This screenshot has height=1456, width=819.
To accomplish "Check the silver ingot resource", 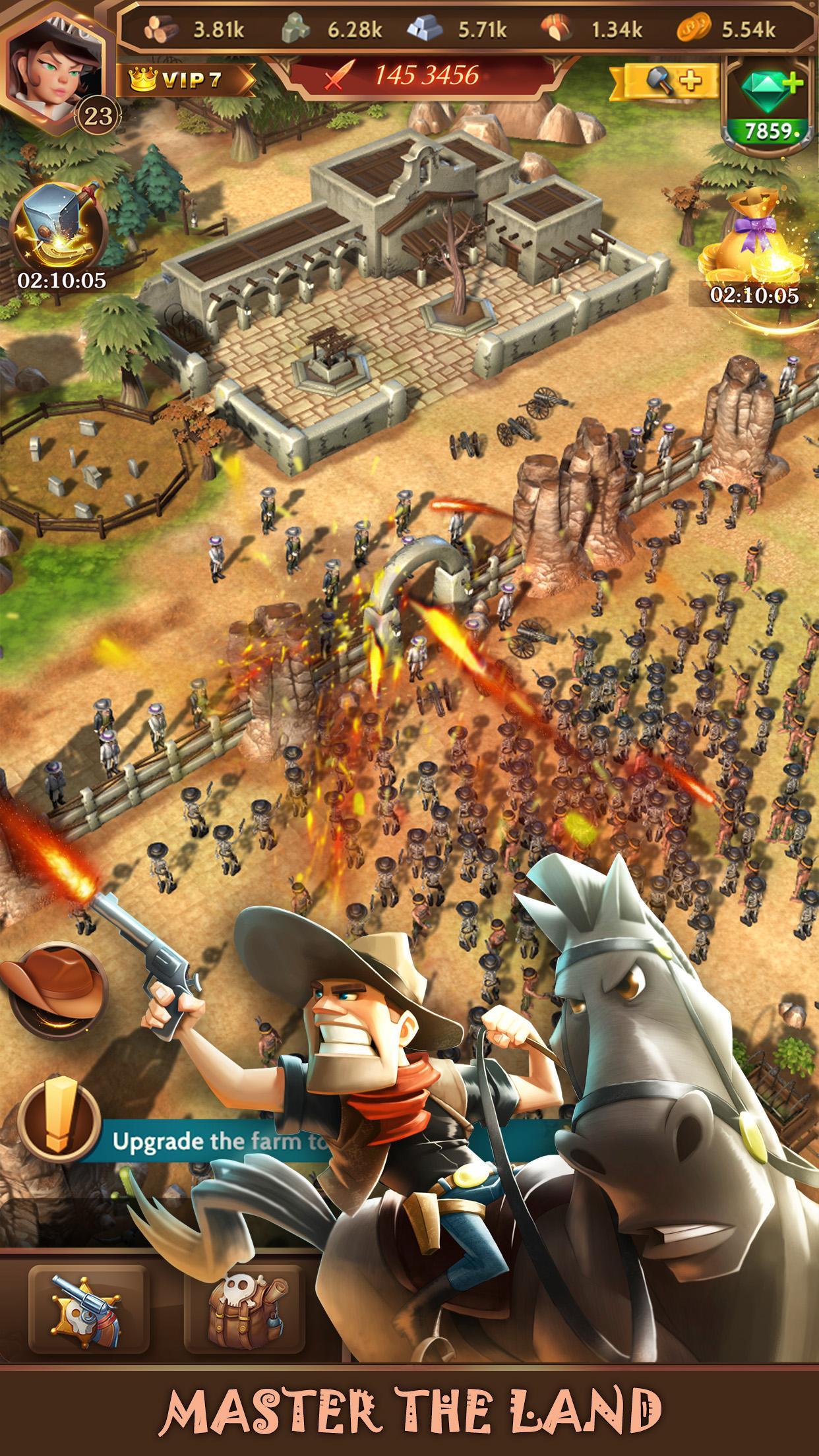I will [425, 28].
